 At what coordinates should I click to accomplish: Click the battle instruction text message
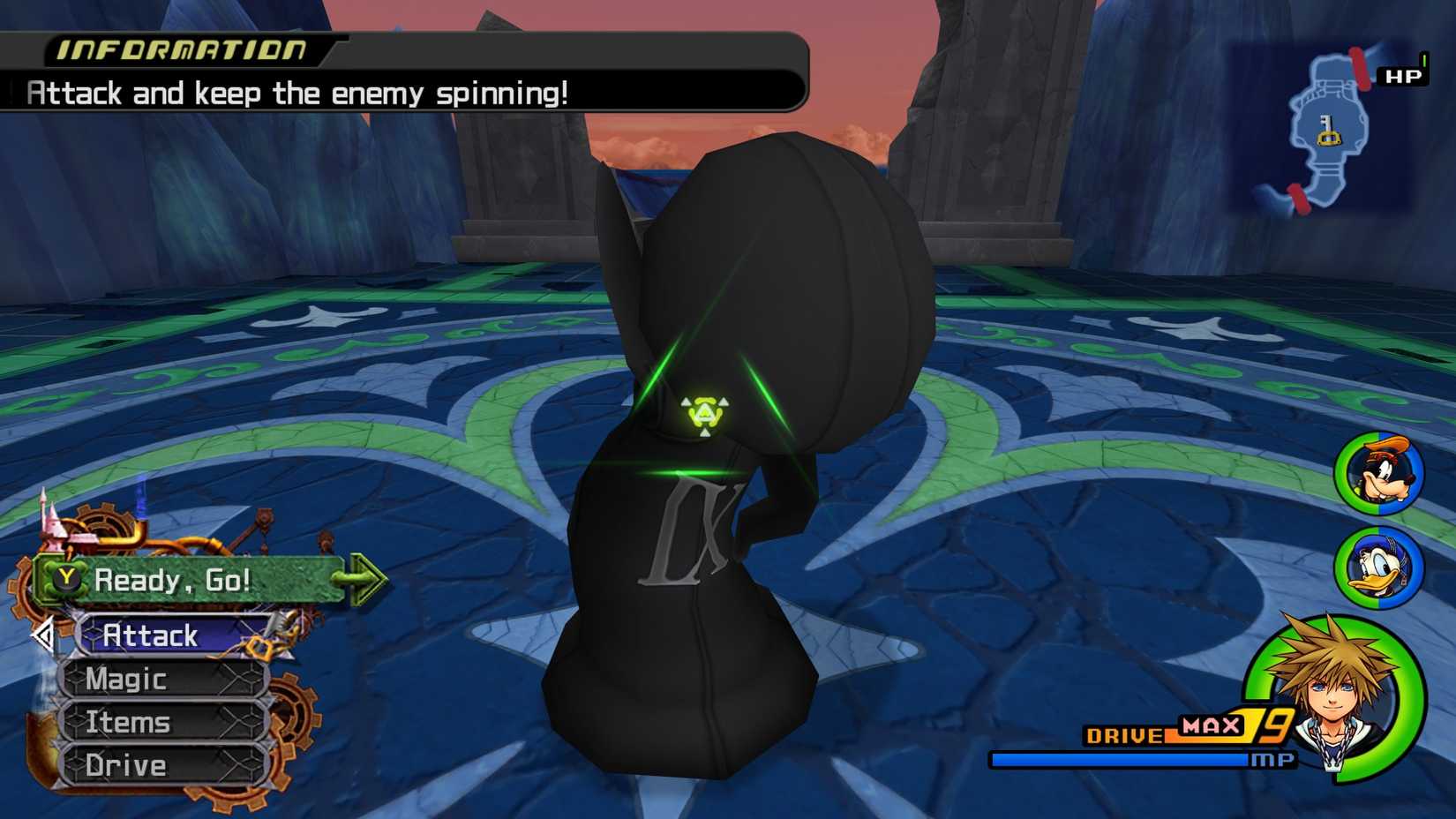pyautogui.click(x=300, y=92)
